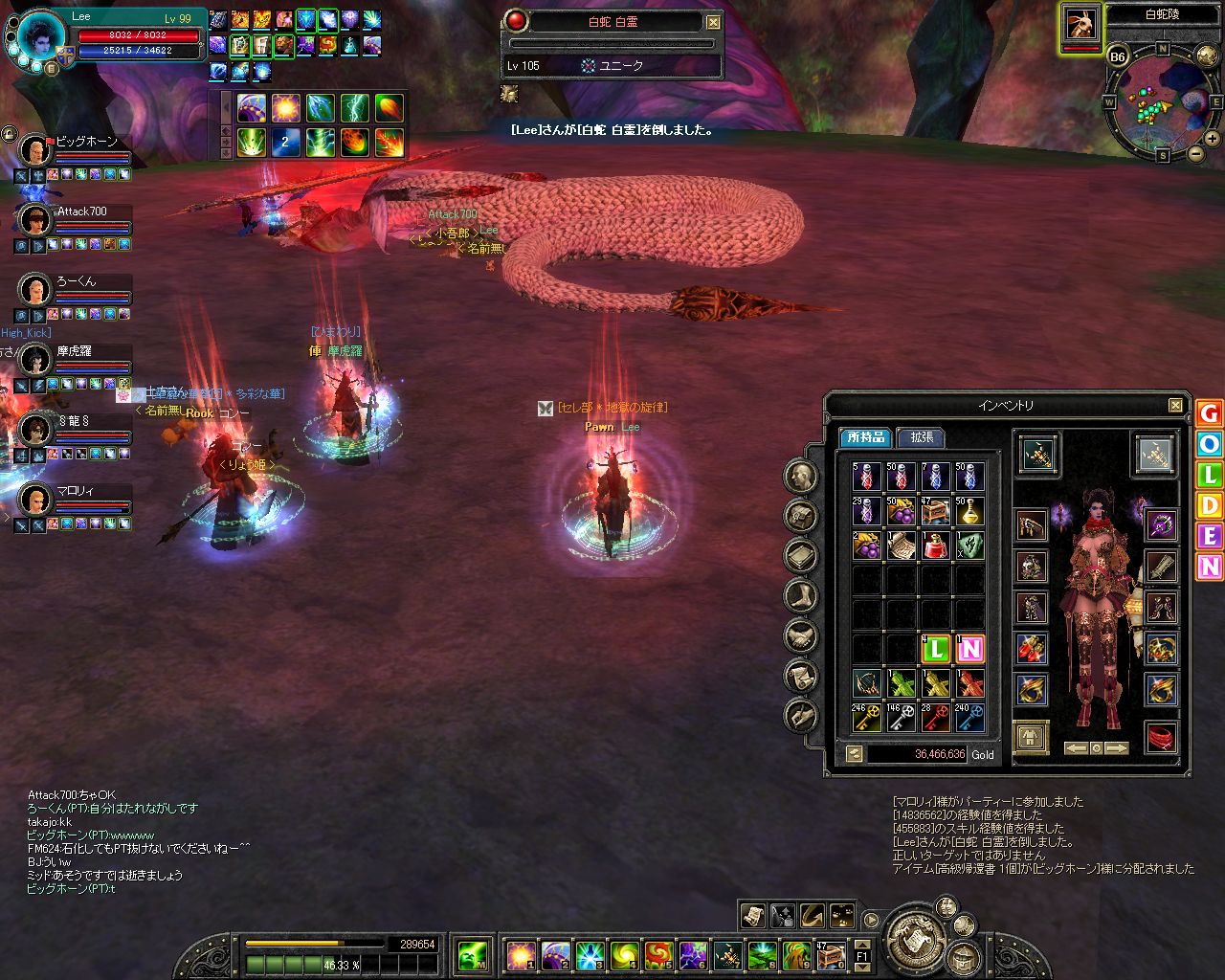Screen dimensions: 1225x980
Task: Select the gold key stack of 246
Action: click(x=866, y=718)
